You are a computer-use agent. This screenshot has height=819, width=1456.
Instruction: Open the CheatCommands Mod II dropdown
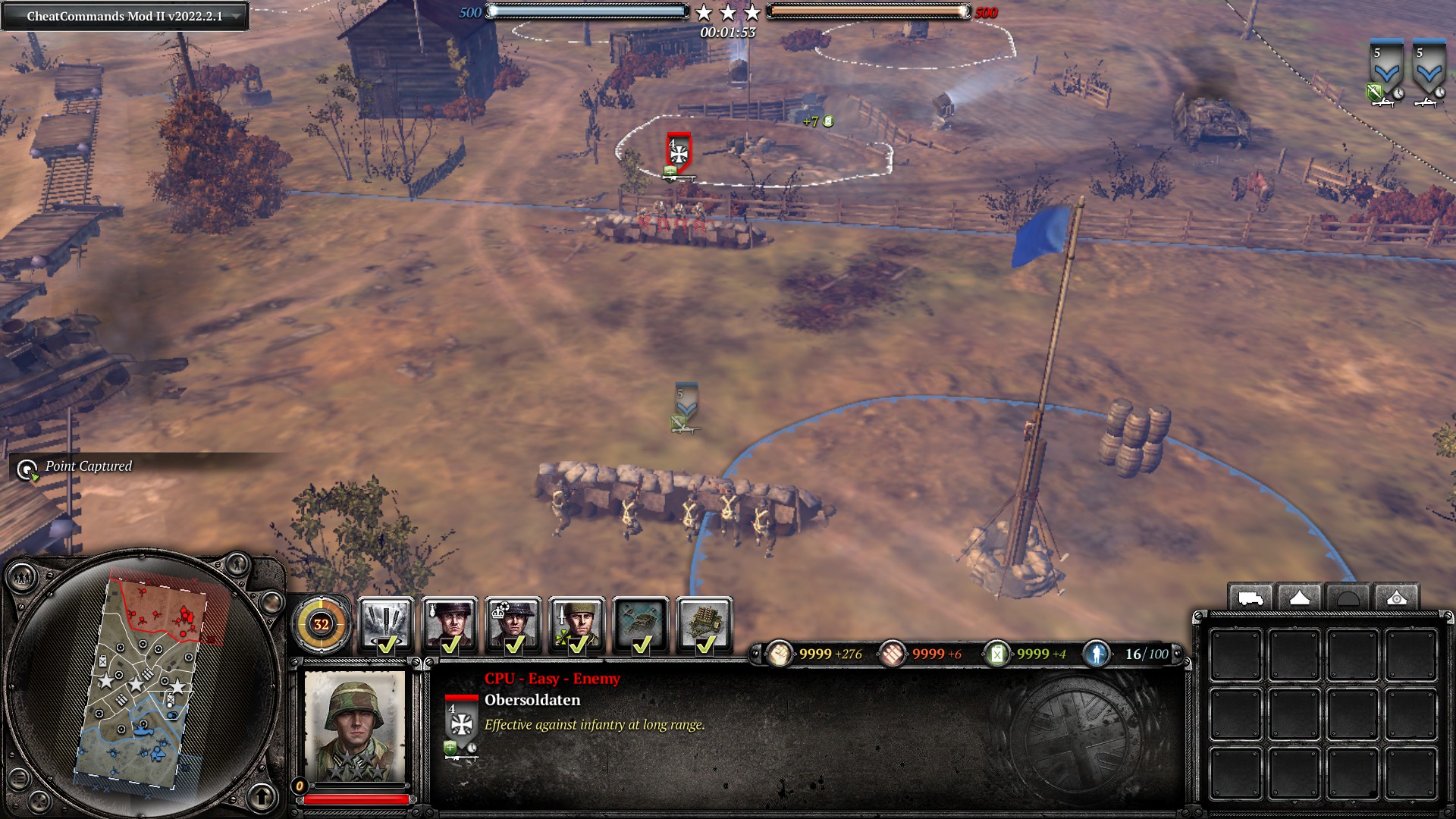pos(237,16)
